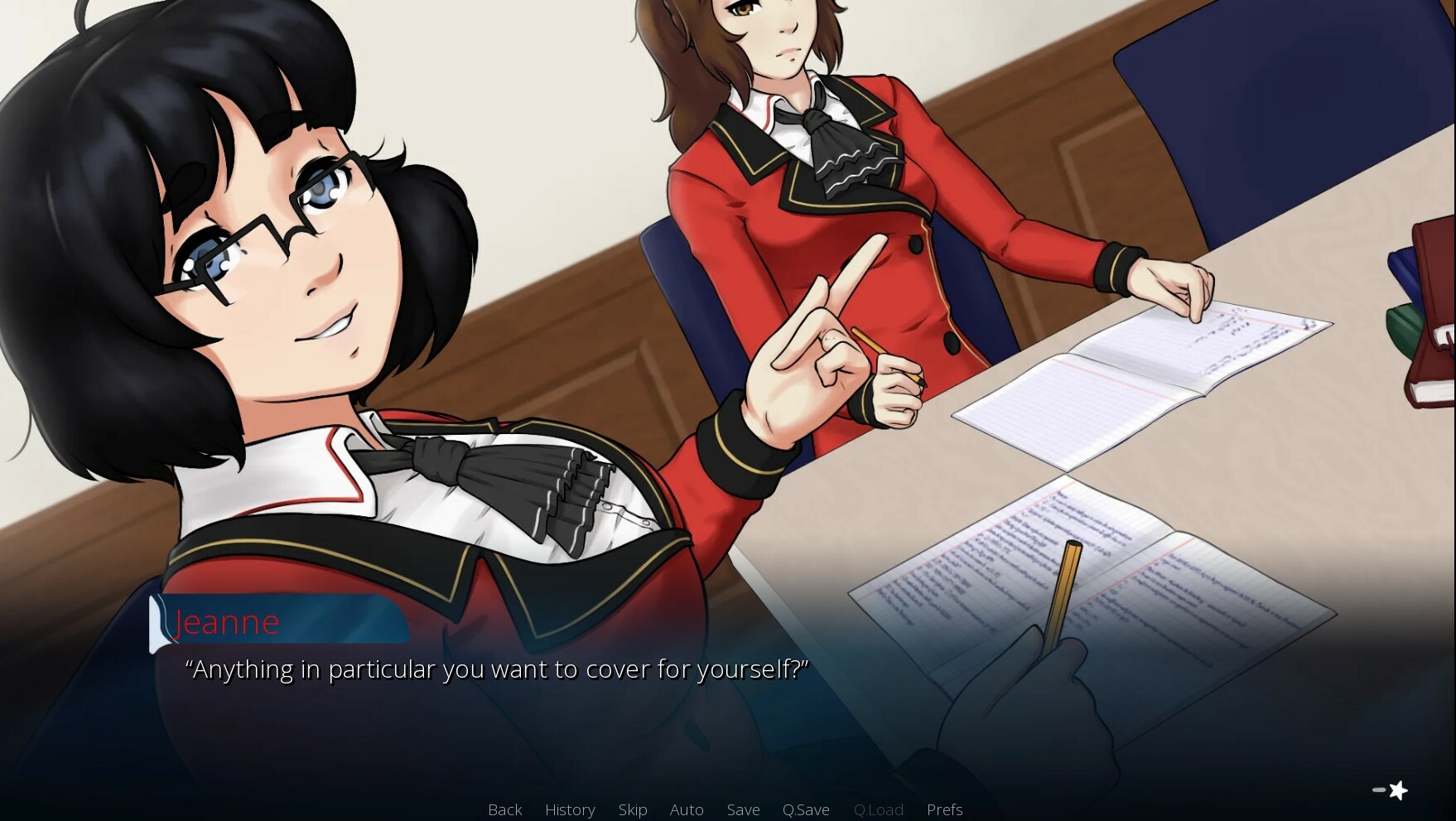This screenshot has width=1456, height=821.
Task: Open the Save screen
Action: (x=743, y=809)
